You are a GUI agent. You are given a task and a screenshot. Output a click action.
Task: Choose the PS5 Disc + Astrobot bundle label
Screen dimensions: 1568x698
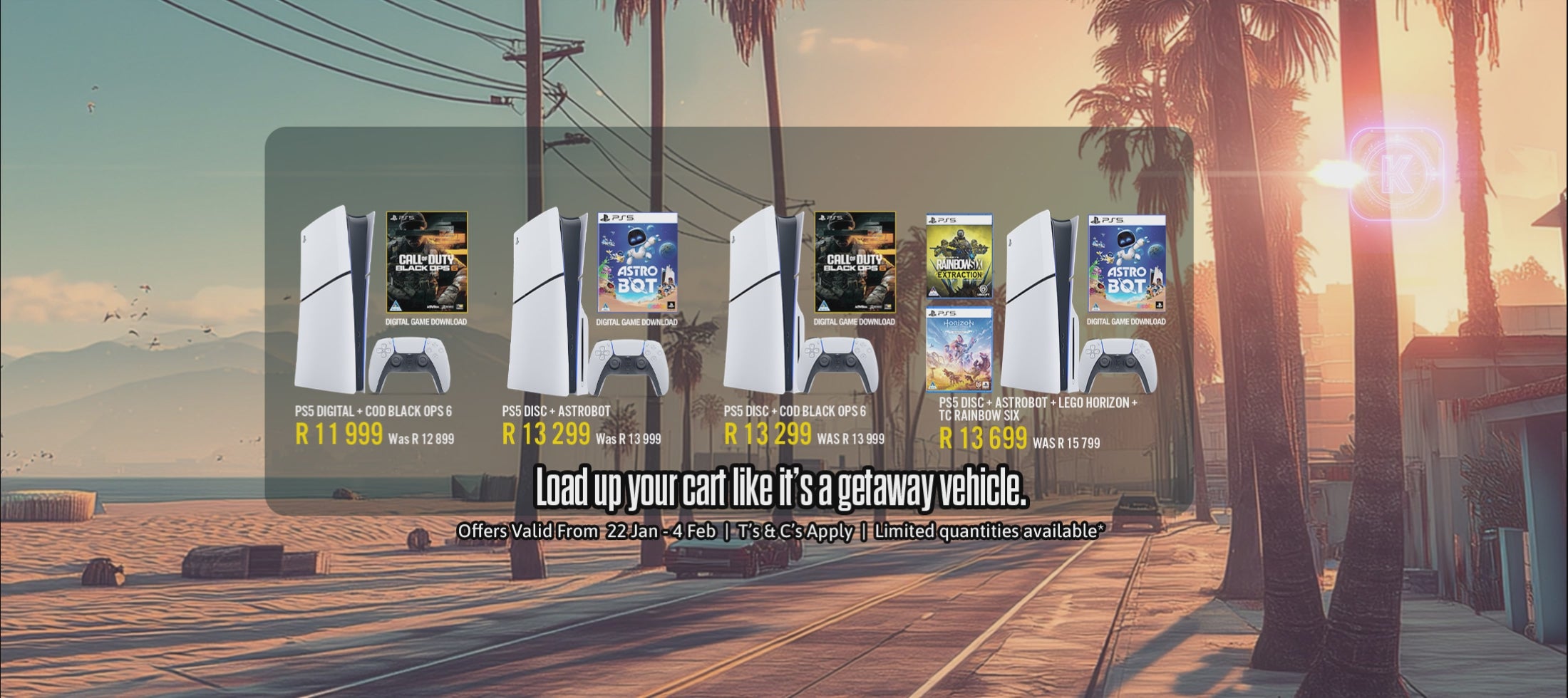click(x=556, y=411)
